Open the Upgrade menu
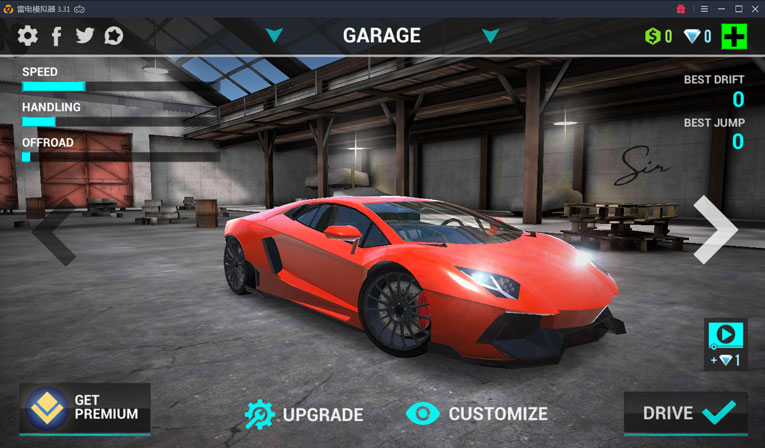The image size is (765, 448). (304, 413)
